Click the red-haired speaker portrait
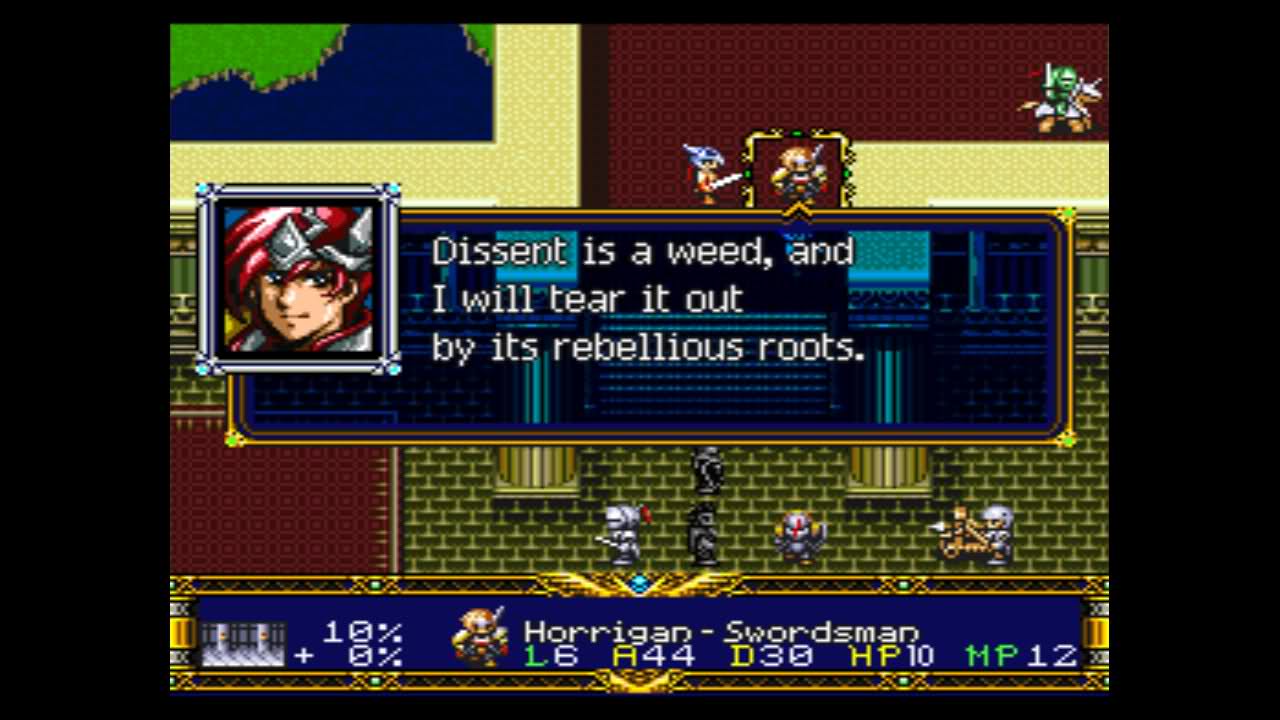 (298, 278)
